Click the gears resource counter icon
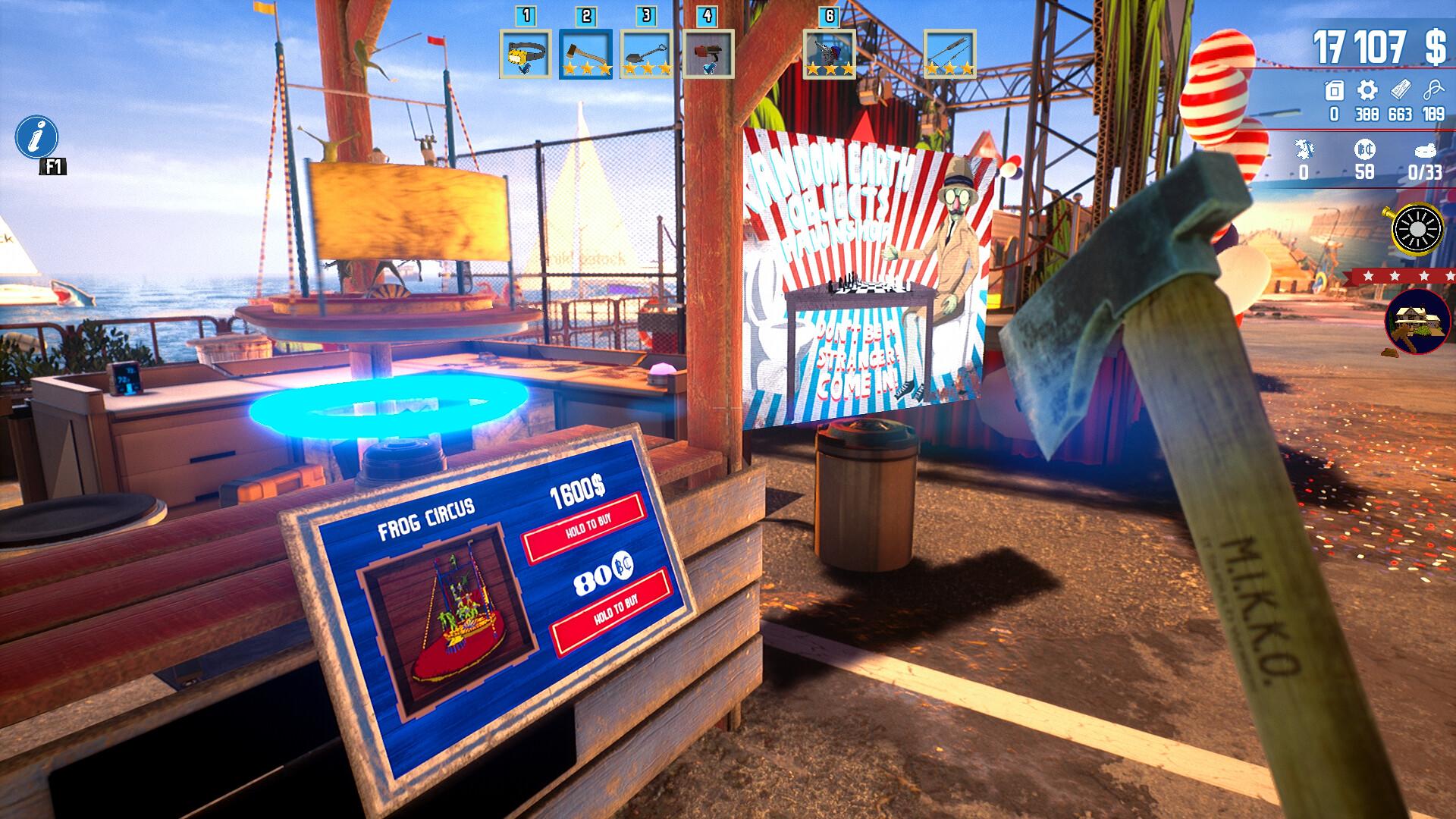Viewport: 1456px width, 819px height. pos(1367,89)
